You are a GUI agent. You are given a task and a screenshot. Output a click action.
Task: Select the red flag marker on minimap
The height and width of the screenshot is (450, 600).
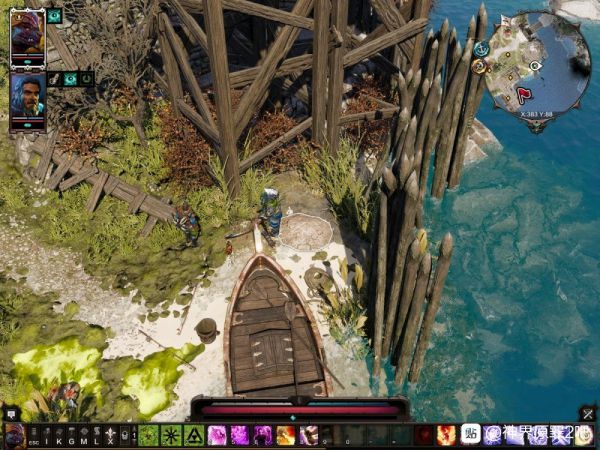click(524, 95)
